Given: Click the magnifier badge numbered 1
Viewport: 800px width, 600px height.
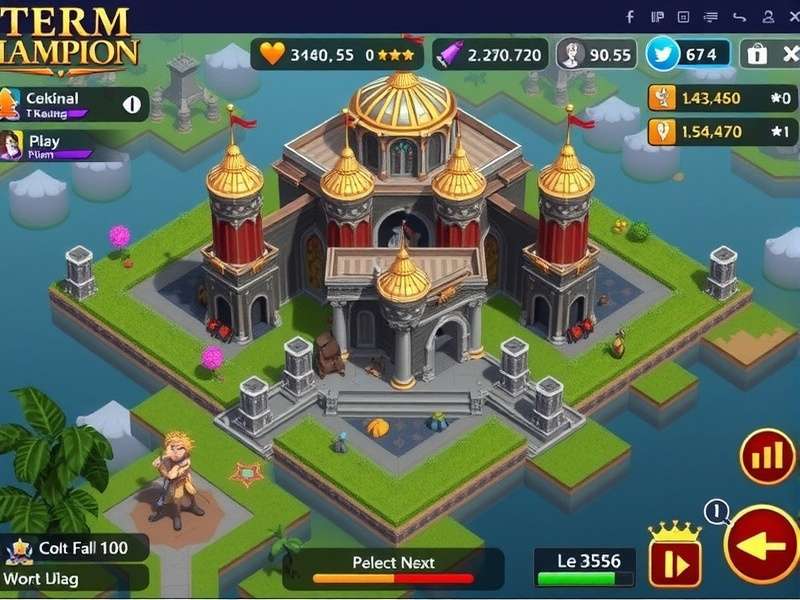Looking at the screenshot, I should click(717, 512).
